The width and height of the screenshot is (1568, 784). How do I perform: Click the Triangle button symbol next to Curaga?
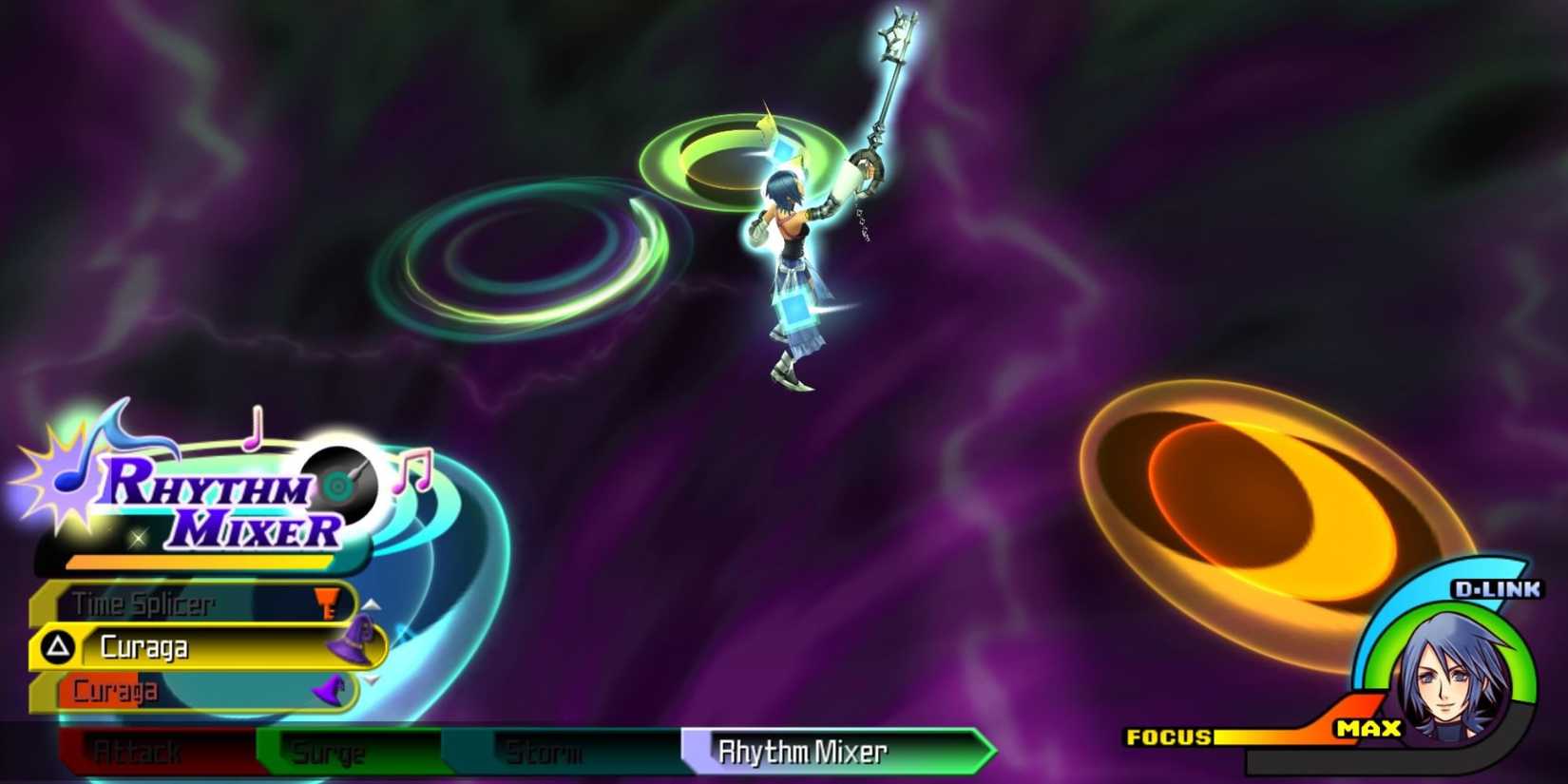[57, 644]
